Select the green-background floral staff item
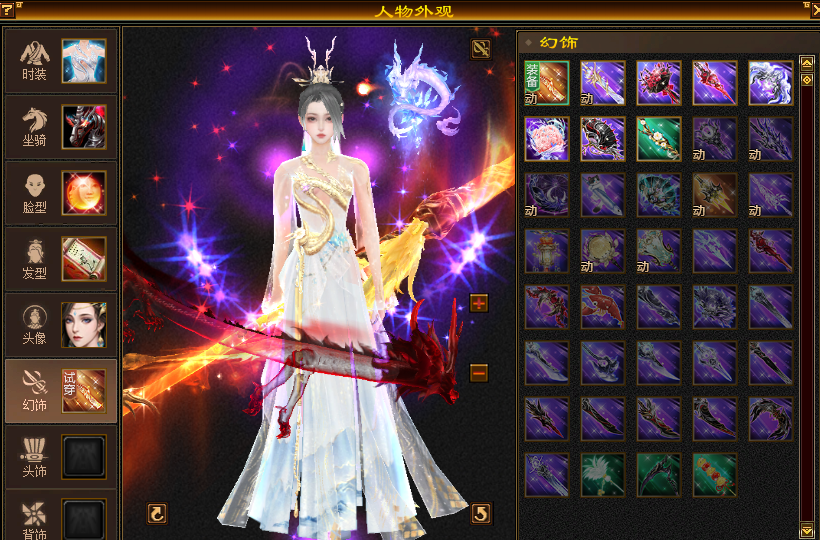Image resolution: width=820 pixels, height=540 pixels. click(659, 139)
